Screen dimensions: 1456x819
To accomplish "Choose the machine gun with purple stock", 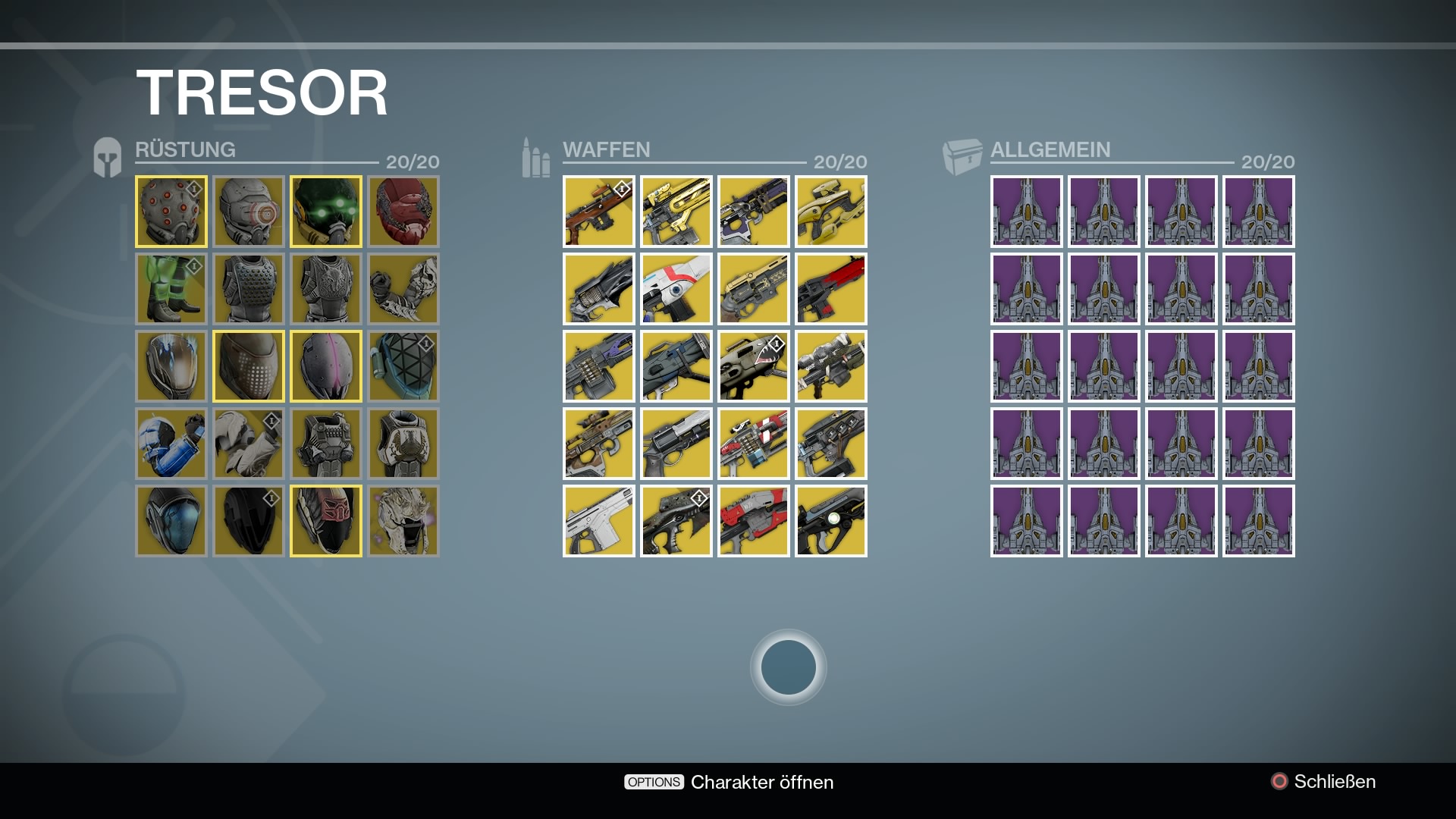I will (599, 366).
